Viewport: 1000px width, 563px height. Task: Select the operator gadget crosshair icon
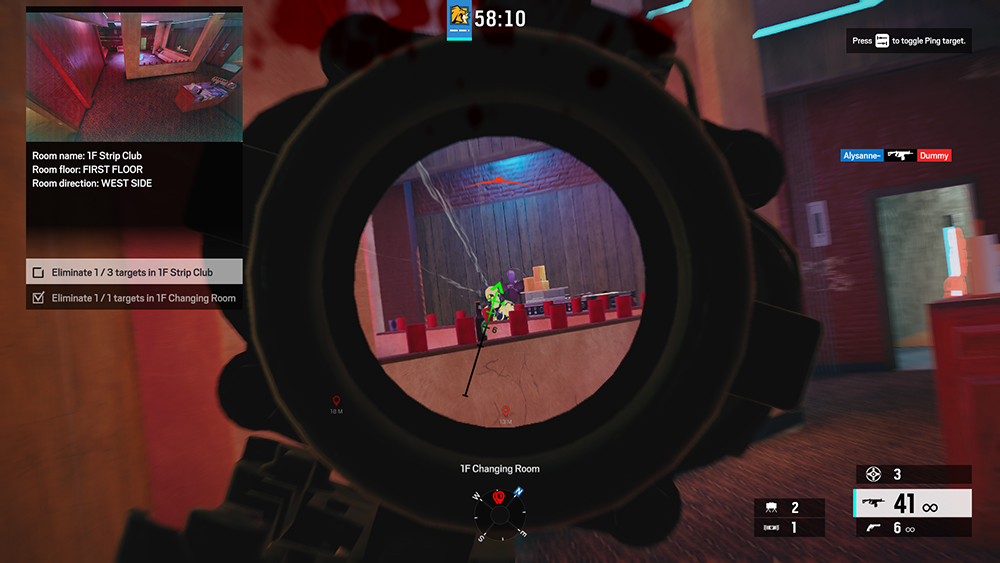pos(874,474)
